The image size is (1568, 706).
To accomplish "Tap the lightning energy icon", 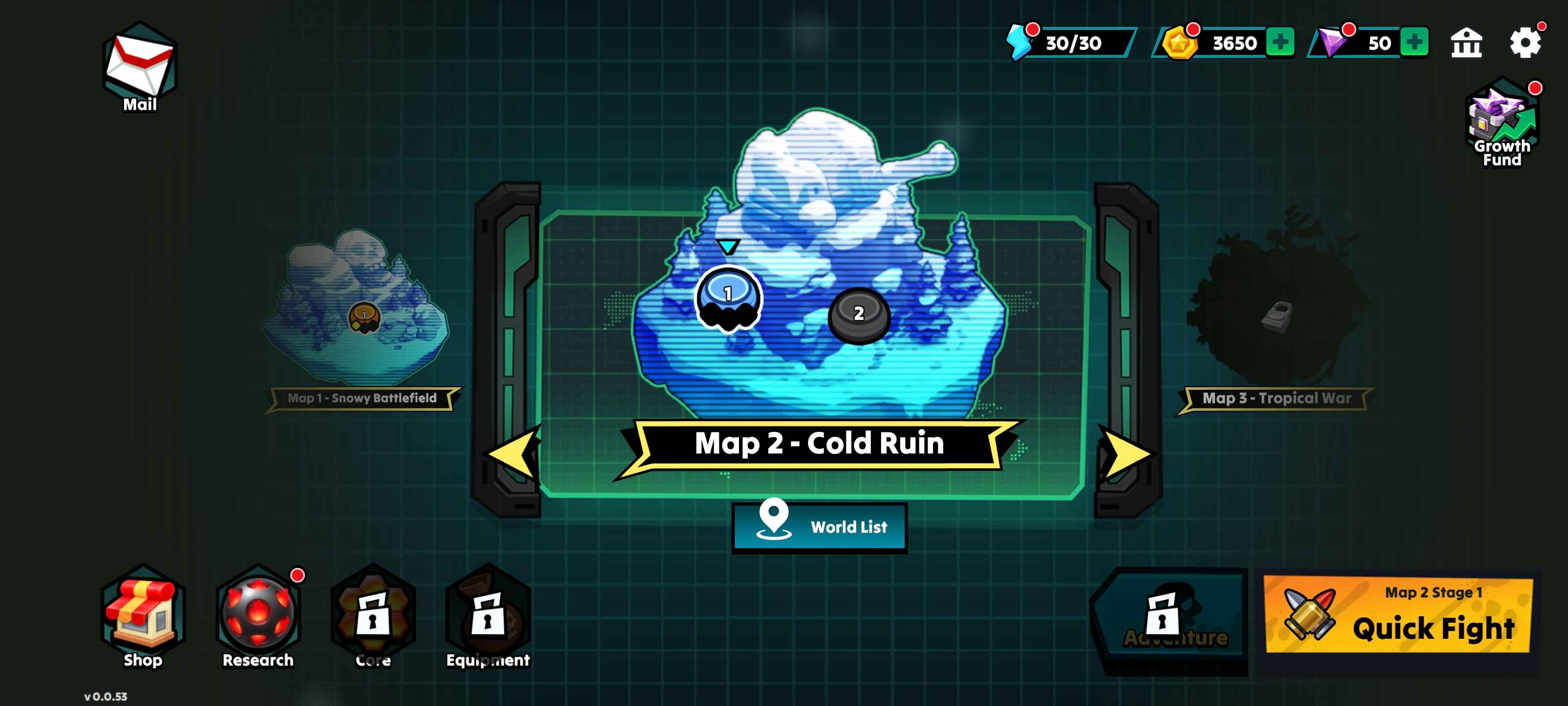I will (1019, 42).
